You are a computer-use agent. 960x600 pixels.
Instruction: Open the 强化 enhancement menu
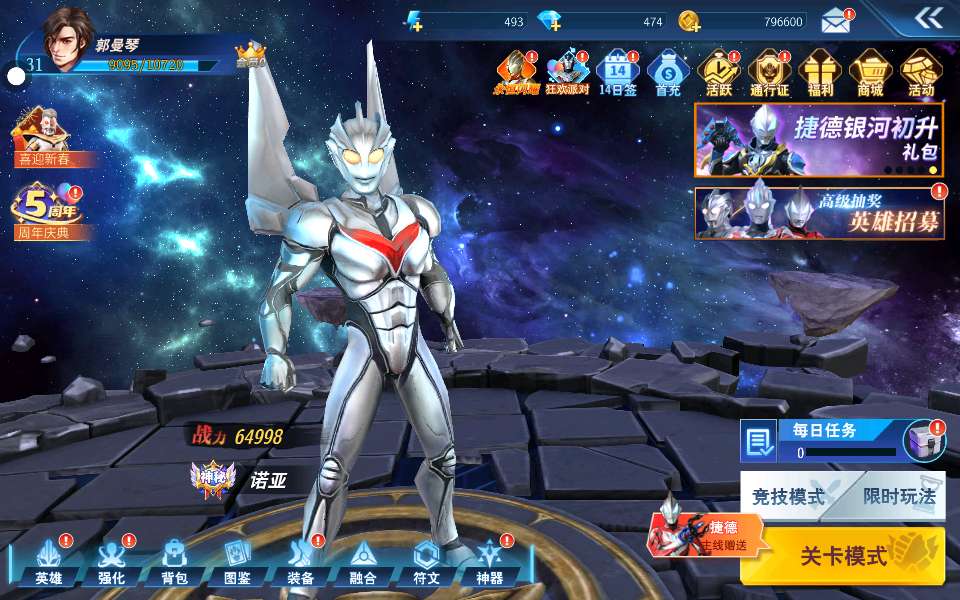pyautogui.click(x=111, y=564)
